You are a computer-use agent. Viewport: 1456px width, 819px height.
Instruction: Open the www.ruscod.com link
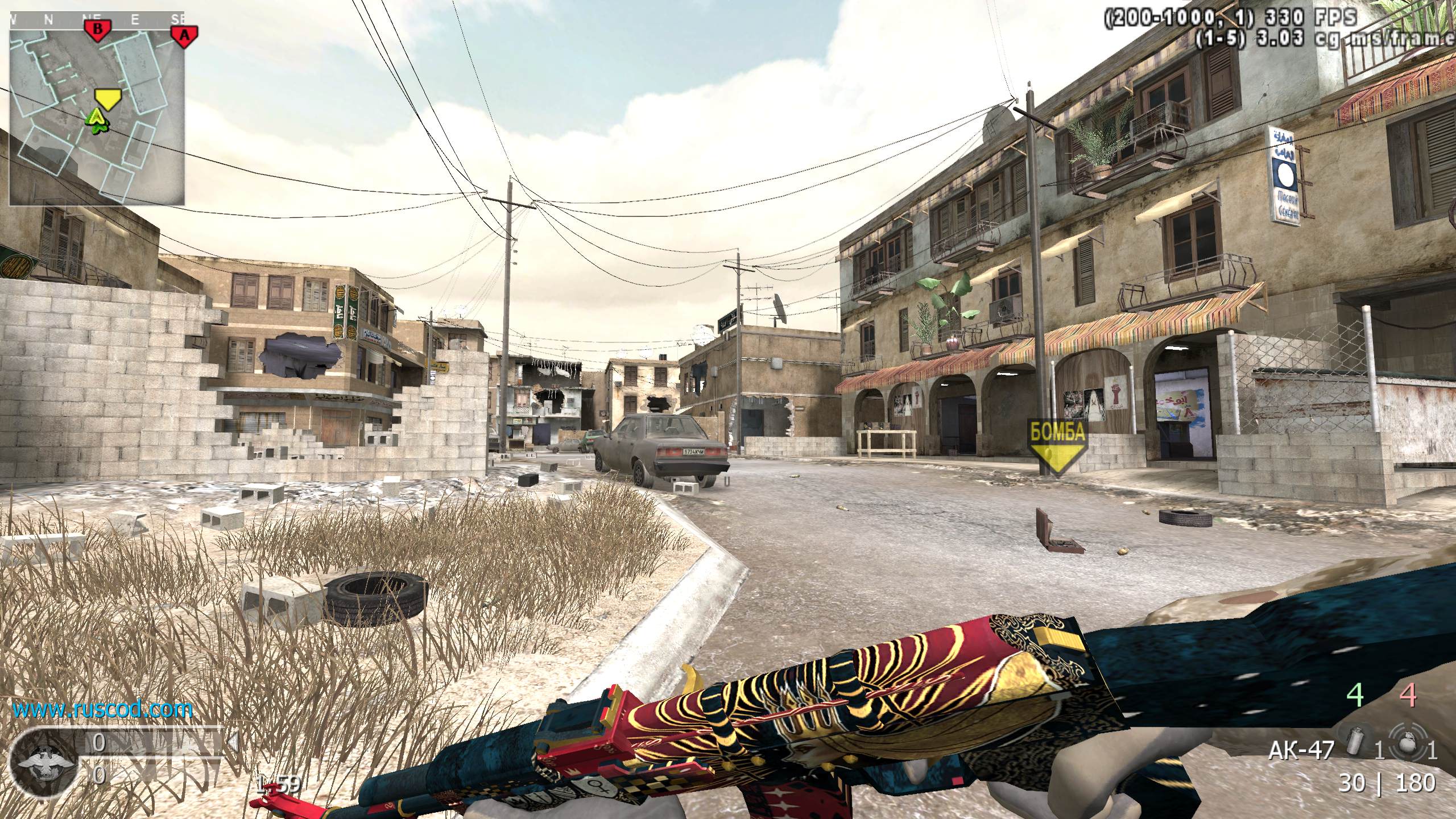(102, 709)
